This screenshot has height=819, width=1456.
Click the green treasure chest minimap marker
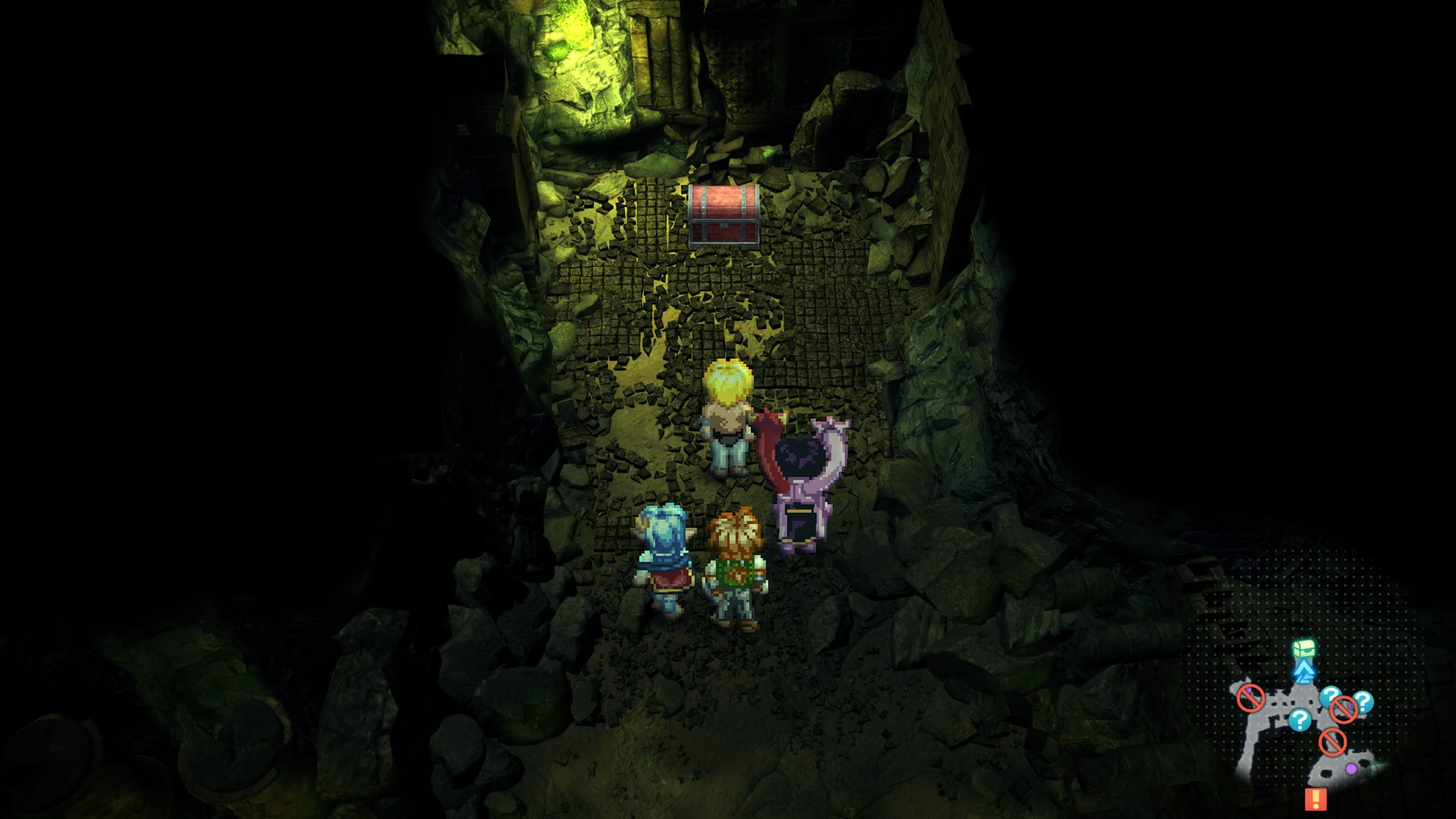tap(1303, 648)
